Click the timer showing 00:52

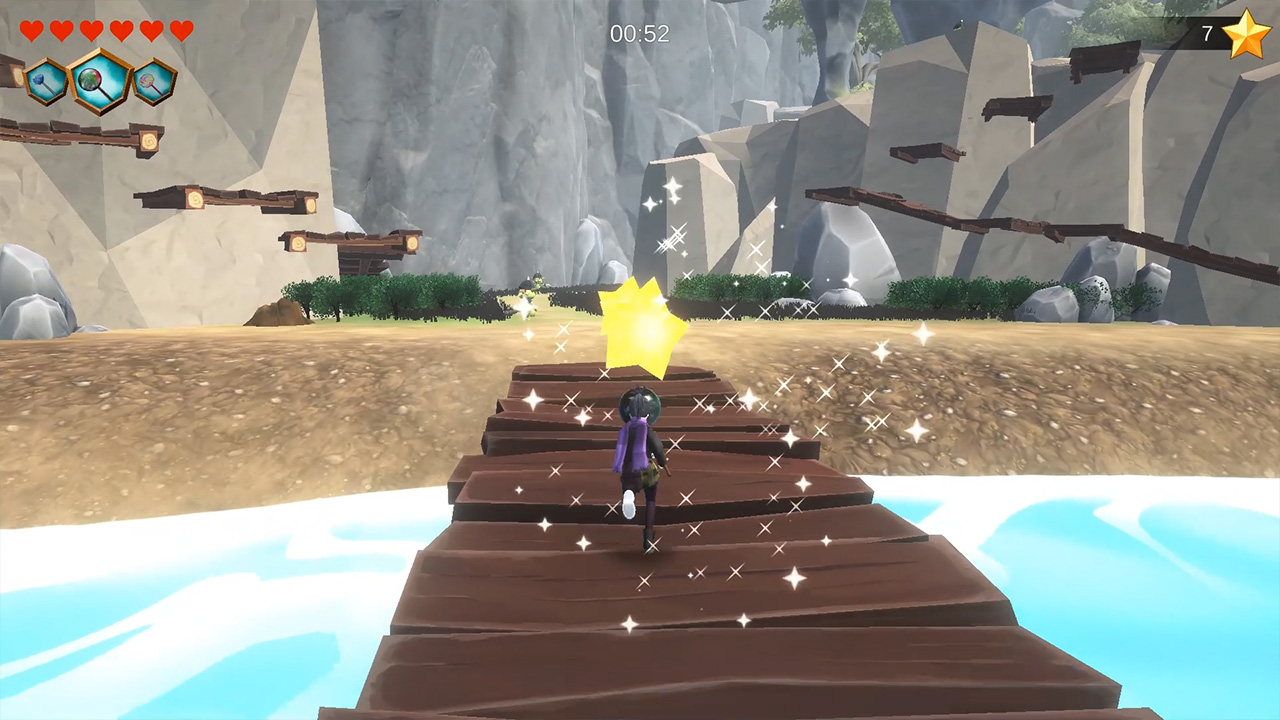pyautogui.click(x=640, y=35)
